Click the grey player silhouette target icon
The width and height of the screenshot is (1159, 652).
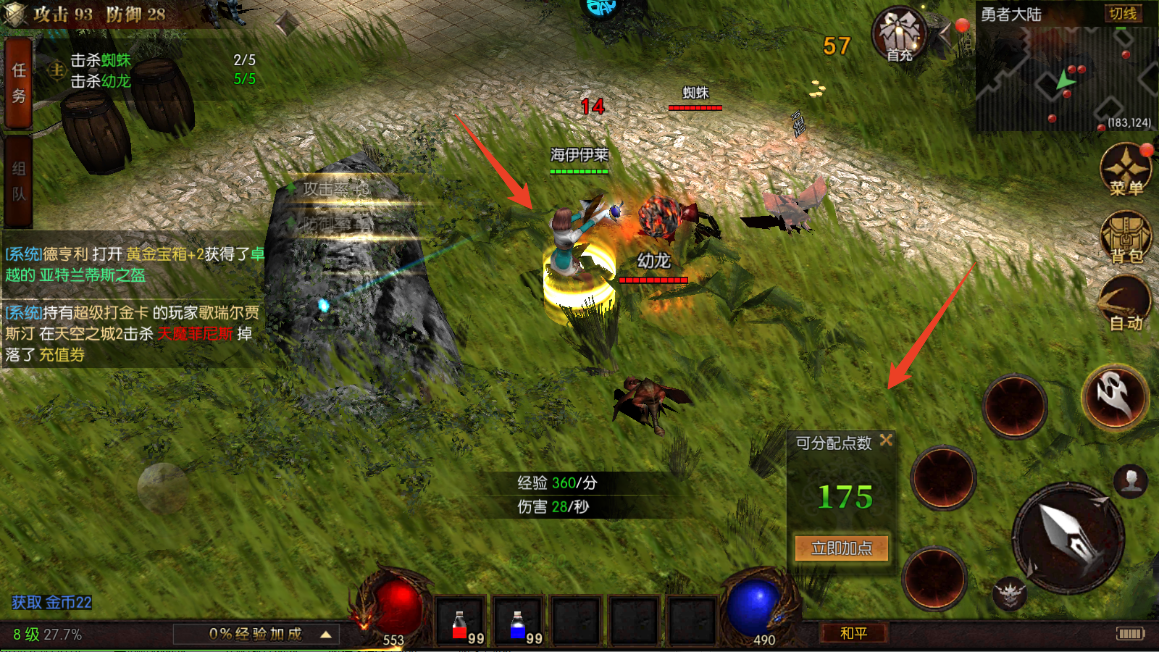pos(1130,481)
